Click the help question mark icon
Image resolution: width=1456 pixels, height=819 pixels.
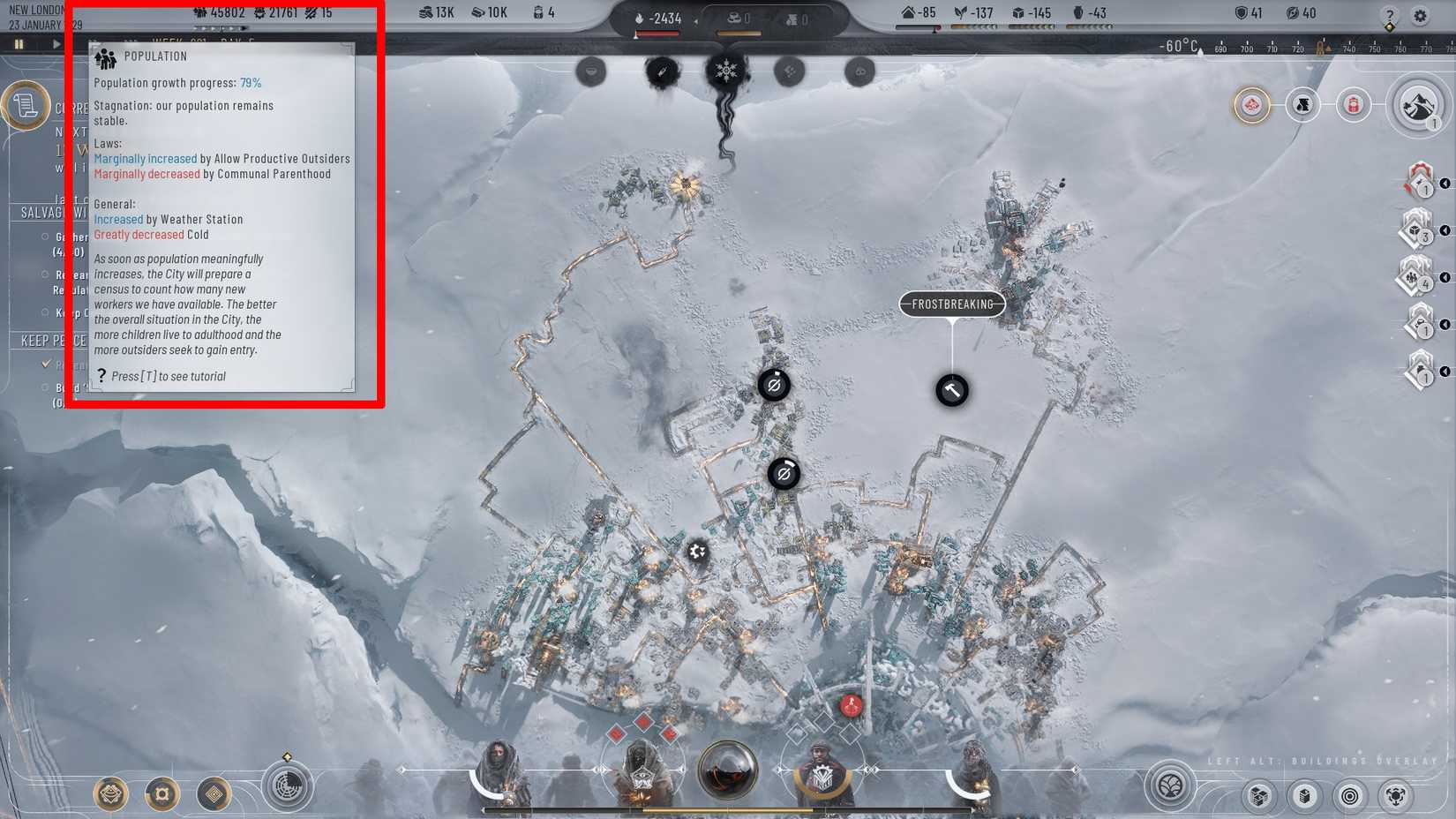(x=1392, y=16)
